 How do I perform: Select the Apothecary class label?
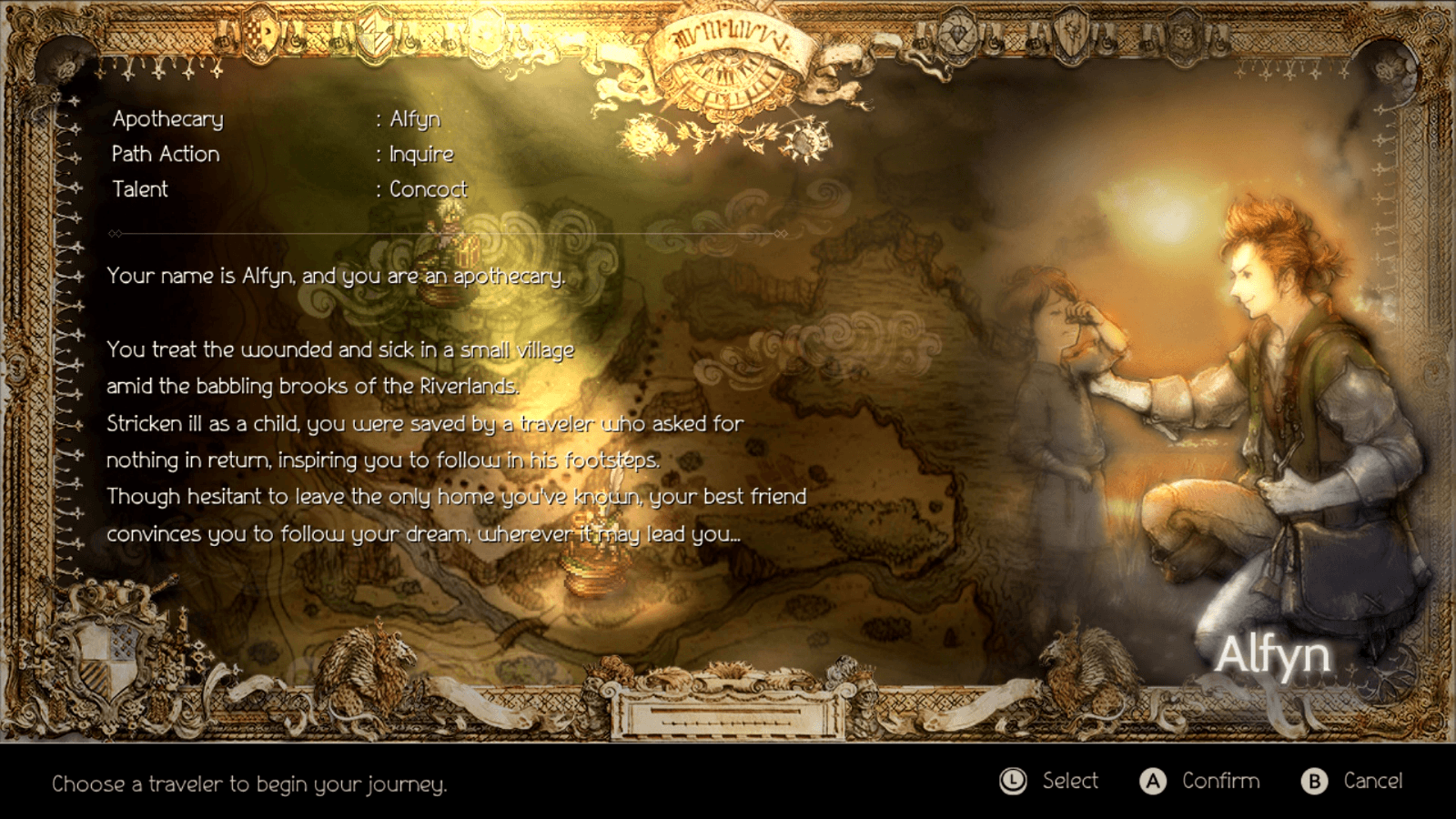pos(168,118)
